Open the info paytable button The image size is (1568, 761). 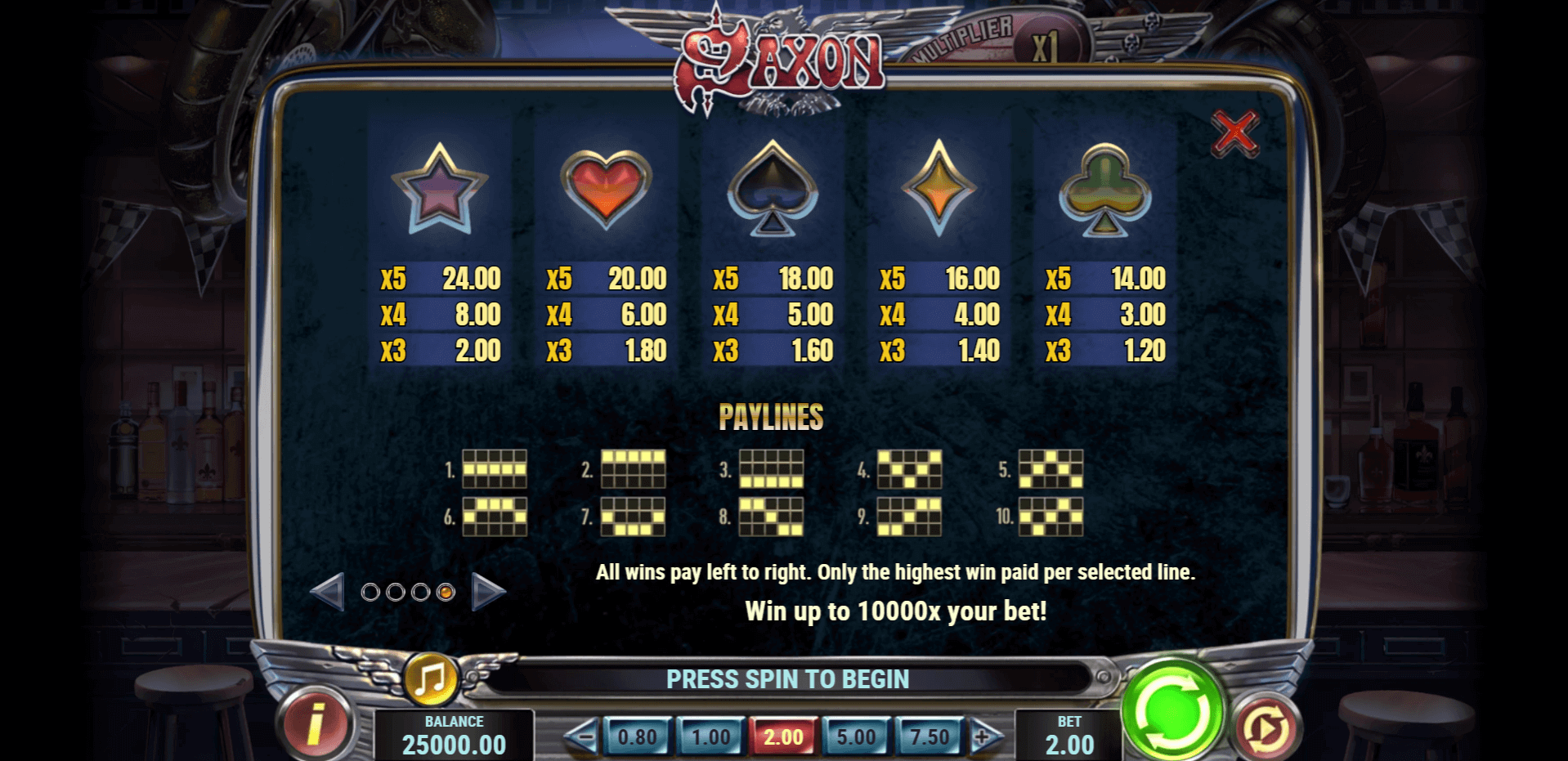[316, 723]
